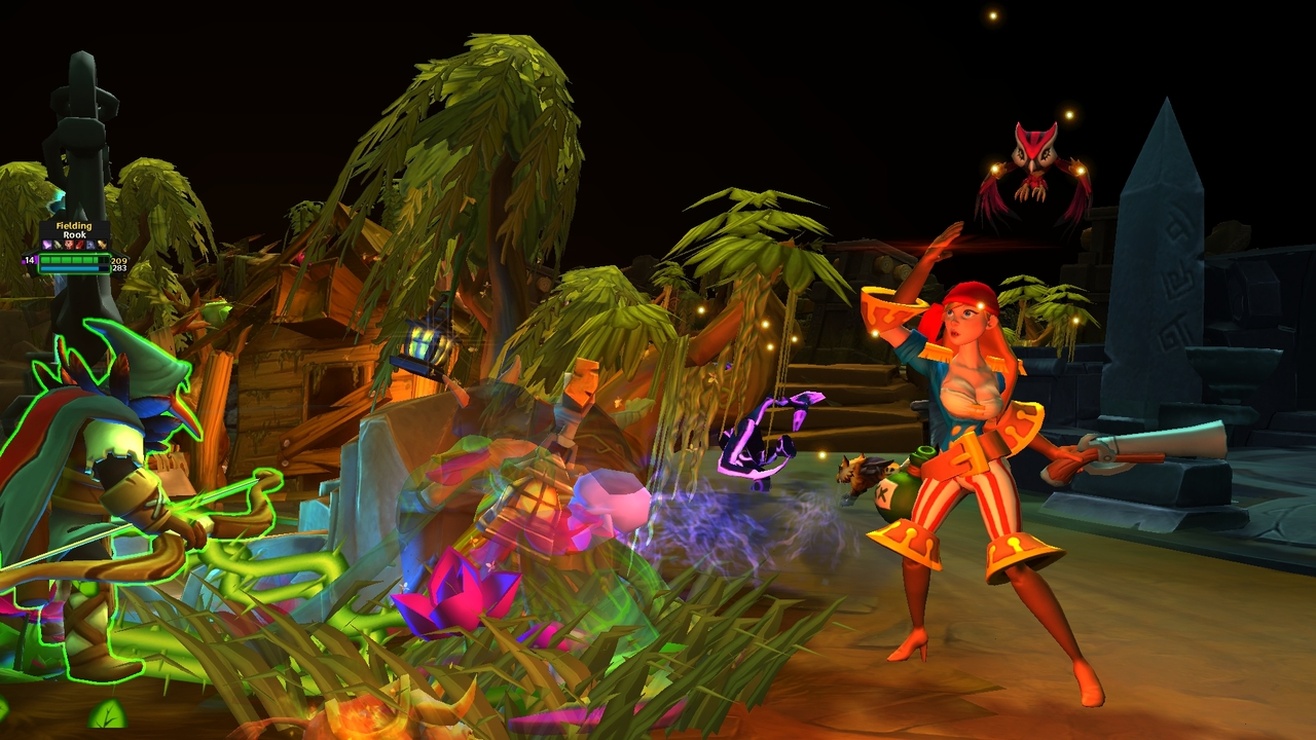Click the blue figure buff icon
Screen dimensions: 1316x740
pyautogui.click(x=90, y=245)
